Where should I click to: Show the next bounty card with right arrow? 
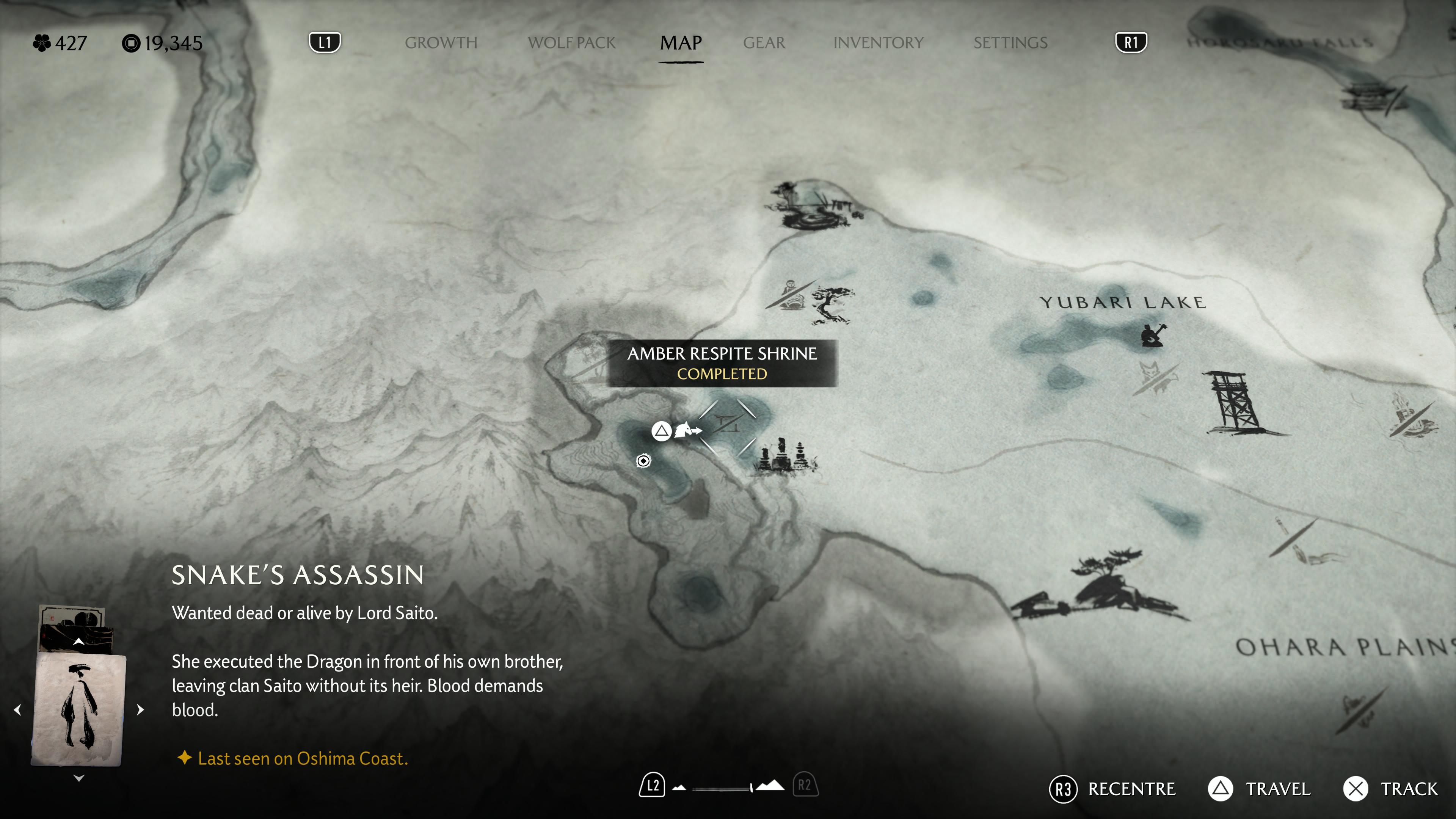141,709
